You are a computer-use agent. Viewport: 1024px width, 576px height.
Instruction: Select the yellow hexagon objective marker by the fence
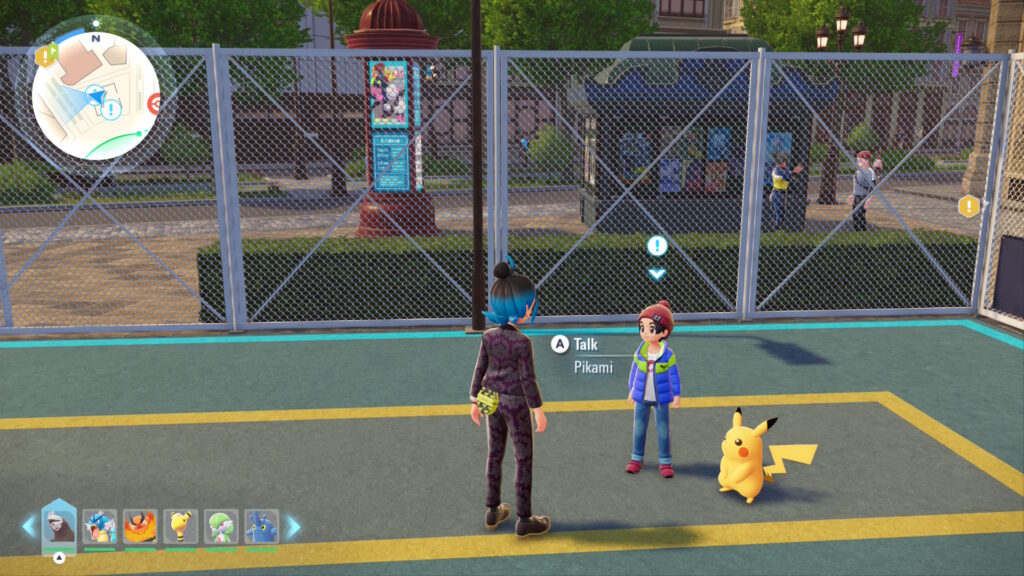click(968, 206)
